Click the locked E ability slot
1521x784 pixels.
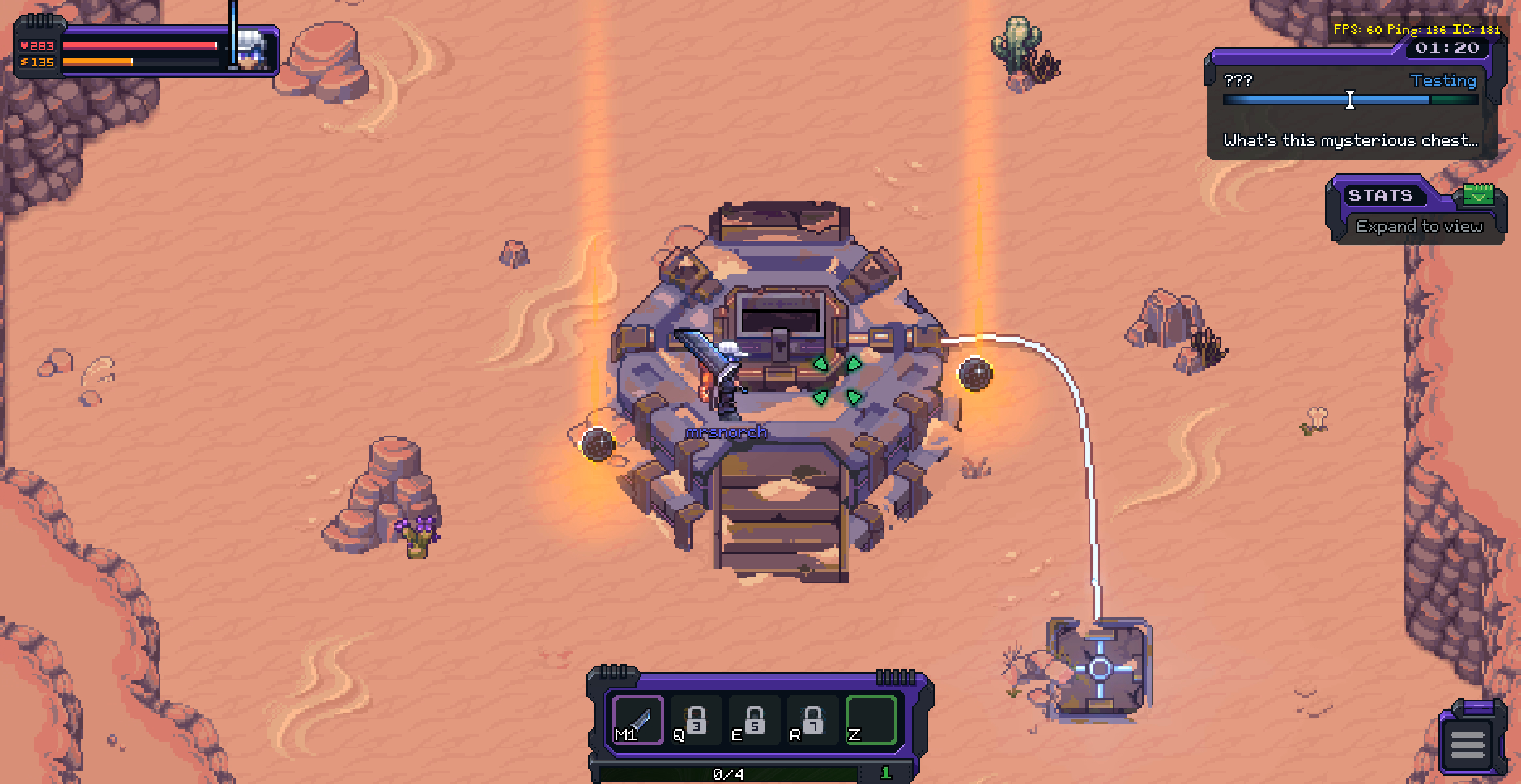pyautogui.click(x=754, y=720)
